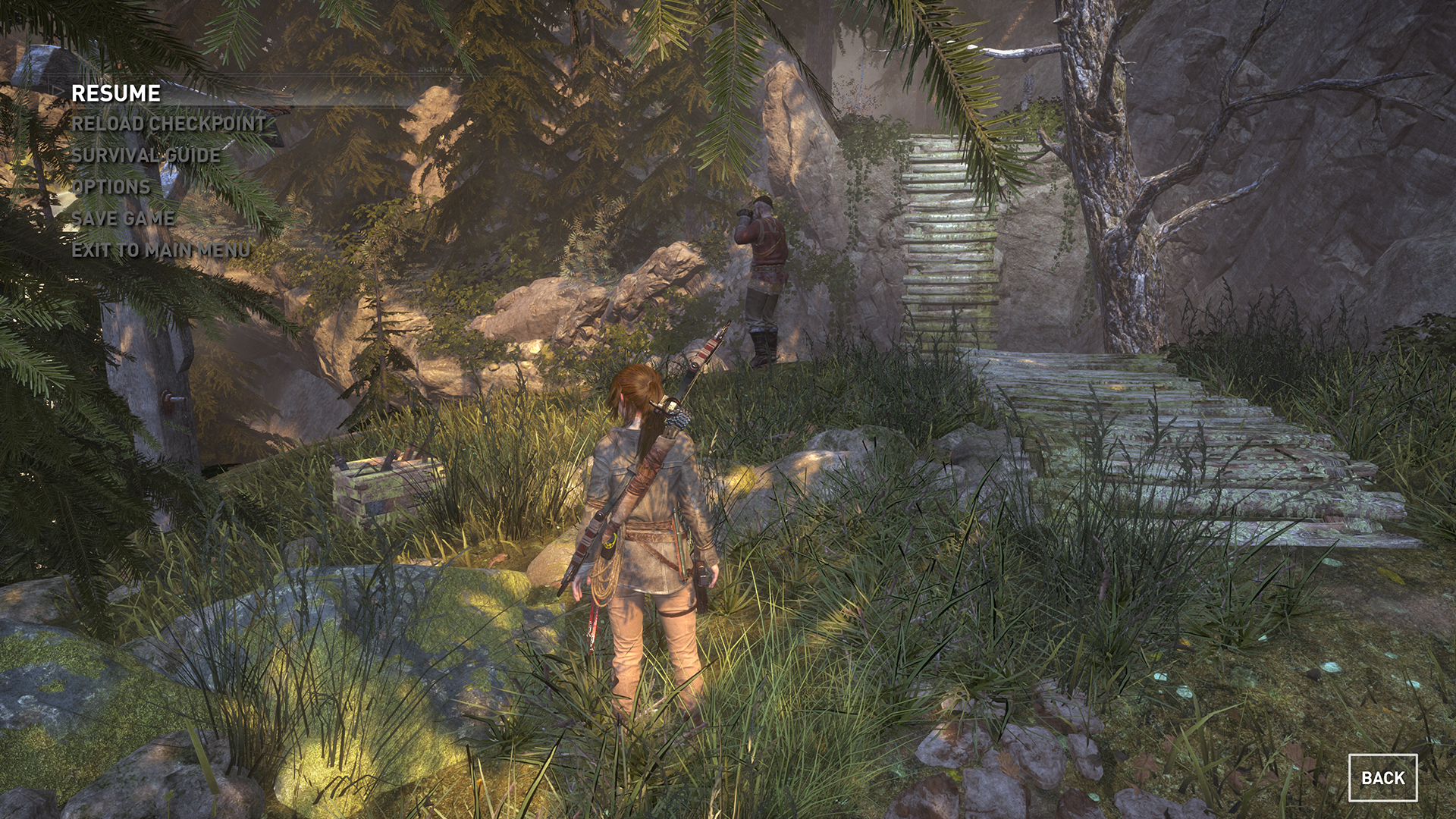
Task: Click the Back button
Action: (x=1382, y=777)
